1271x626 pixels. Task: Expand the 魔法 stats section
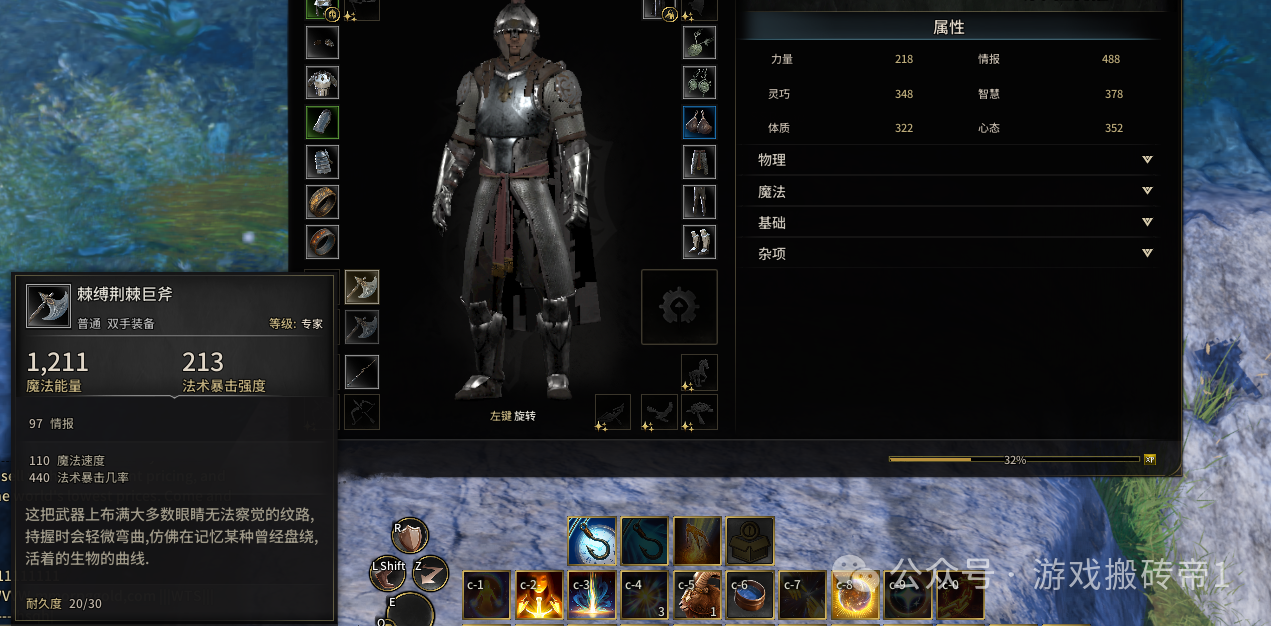(1147, 191)
